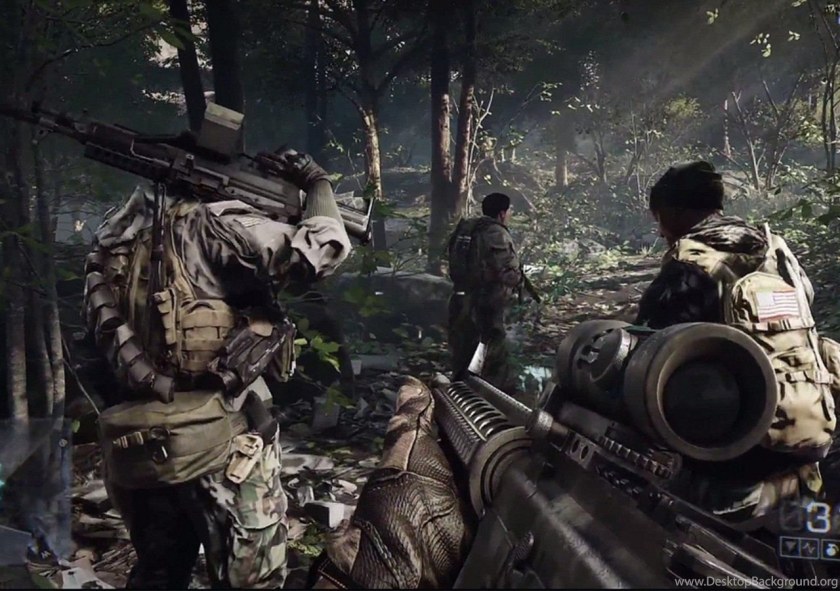Select the downward triangle gadget slot
Screen dimensions: 840x591
click(x=790, y=547)
